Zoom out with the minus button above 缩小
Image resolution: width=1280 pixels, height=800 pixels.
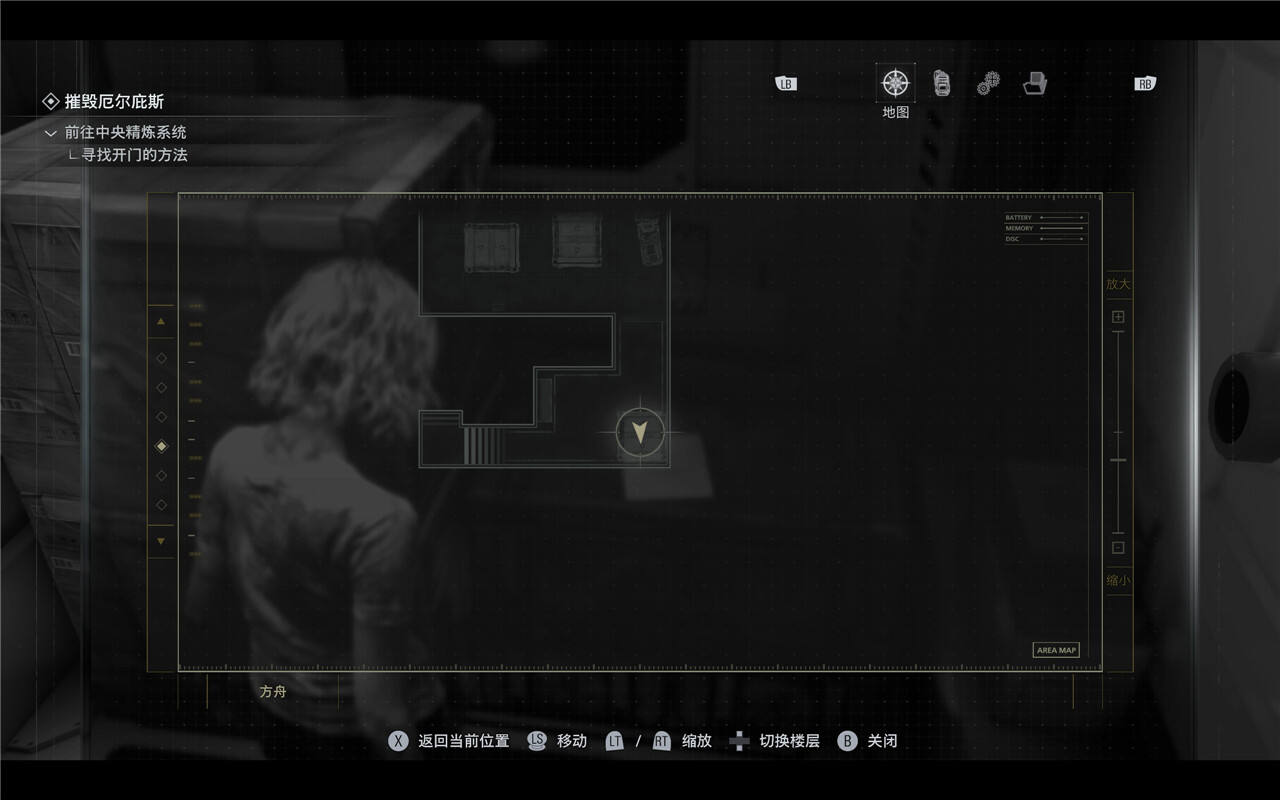coord(1118,547)
